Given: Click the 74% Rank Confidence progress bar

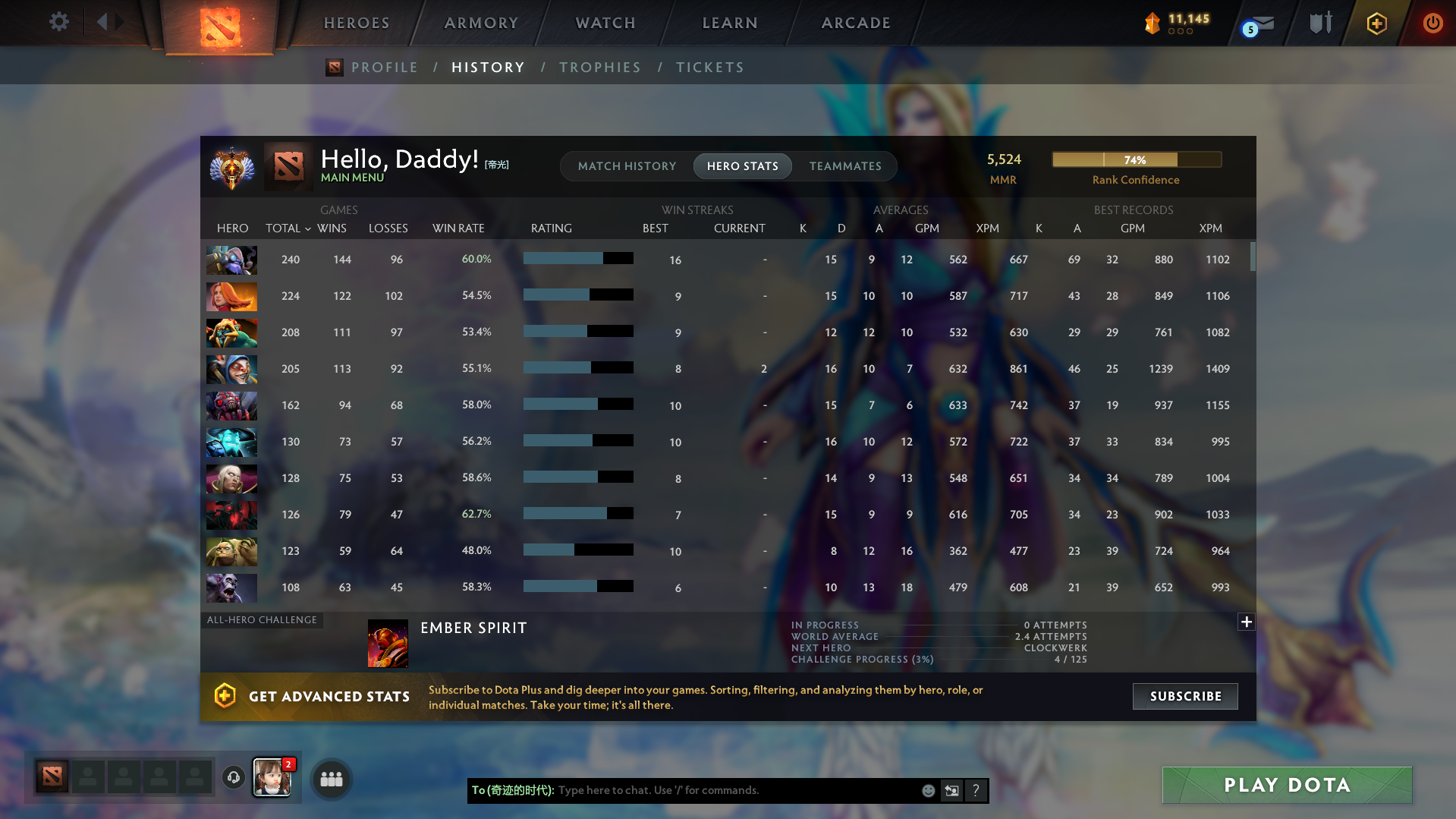Looking at the screenshot, I should (1136, 159).
